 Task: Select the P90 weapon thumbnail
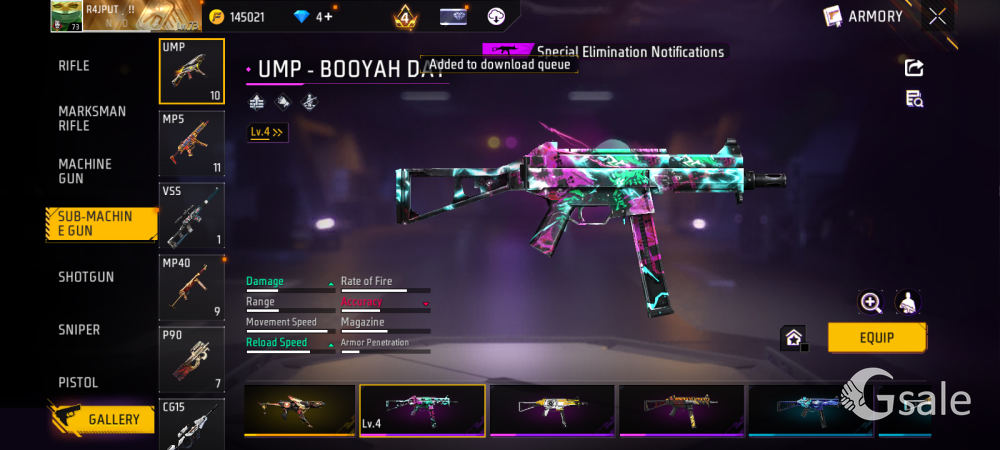192,358
